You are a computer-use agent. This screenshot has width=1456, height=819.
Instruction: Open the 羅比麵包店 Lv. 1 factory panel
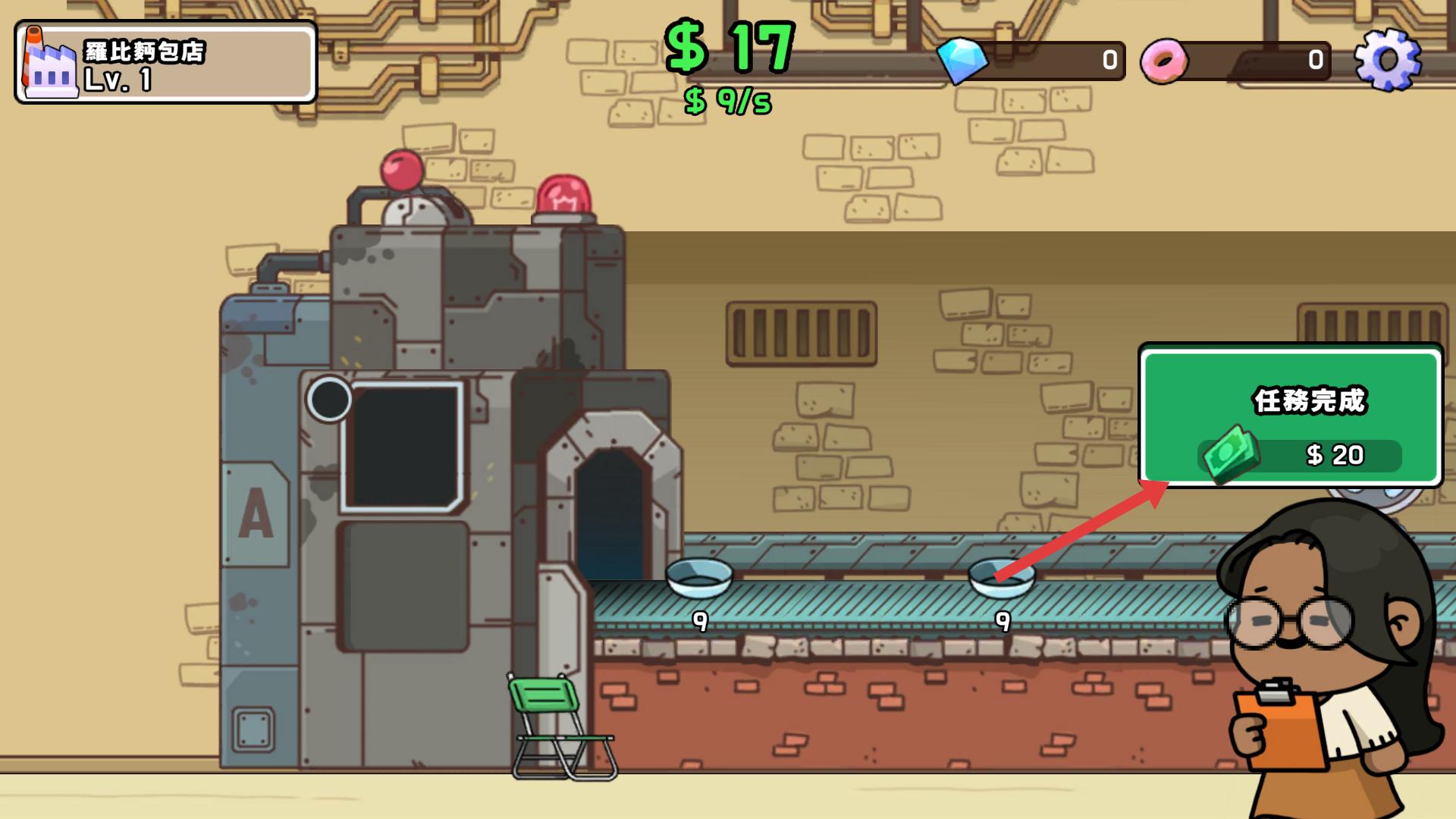click(165, 63)
